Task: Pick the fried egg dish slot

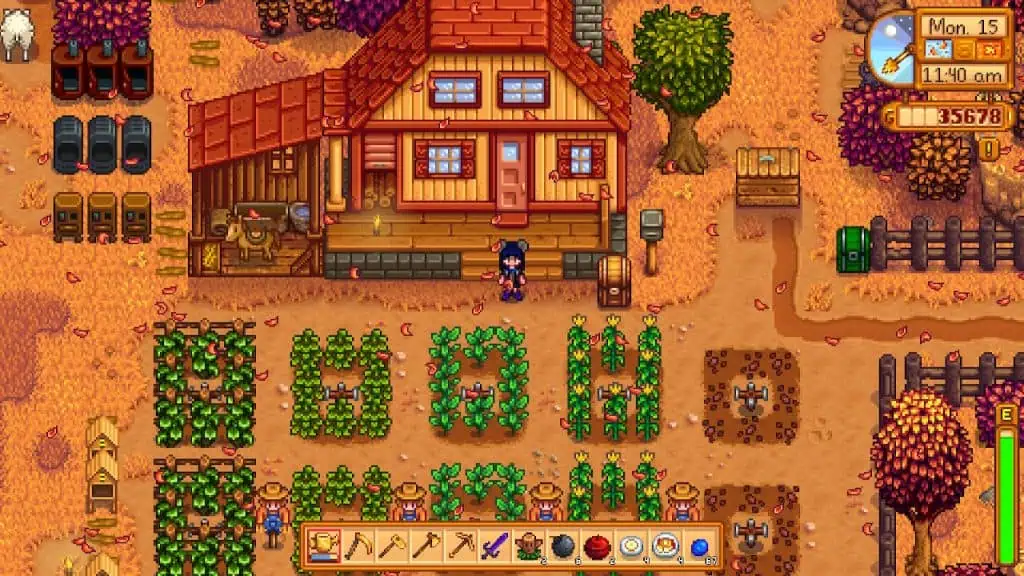Action: (630, 546)
